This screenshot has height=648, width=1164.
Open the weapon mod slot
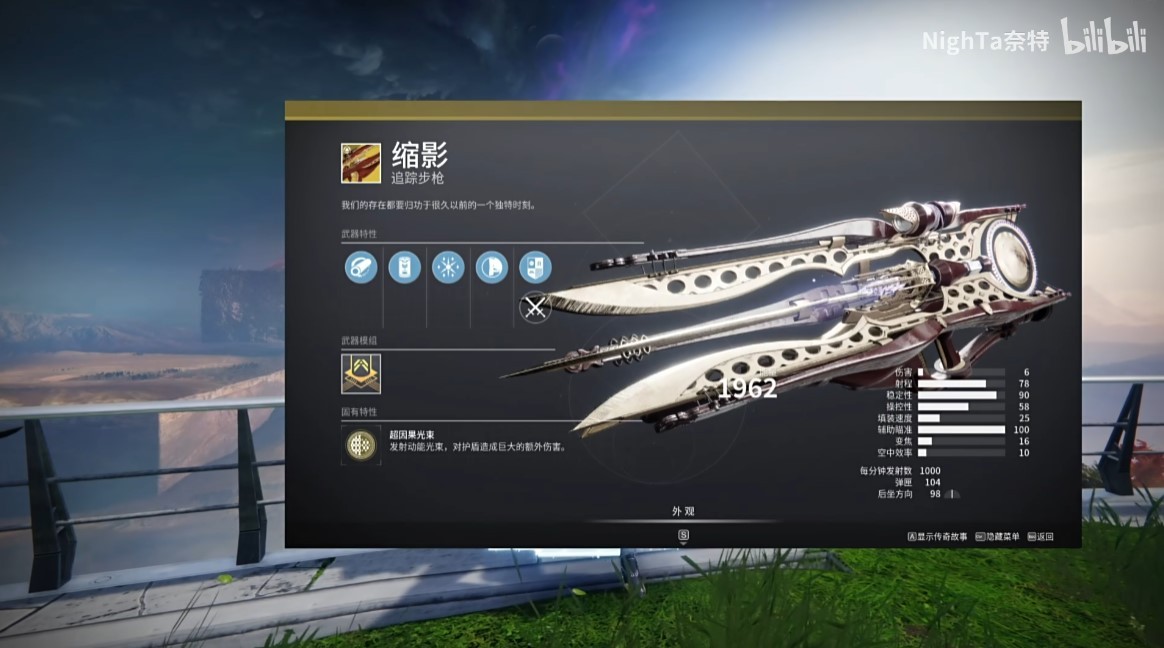(x=361, y=373)
